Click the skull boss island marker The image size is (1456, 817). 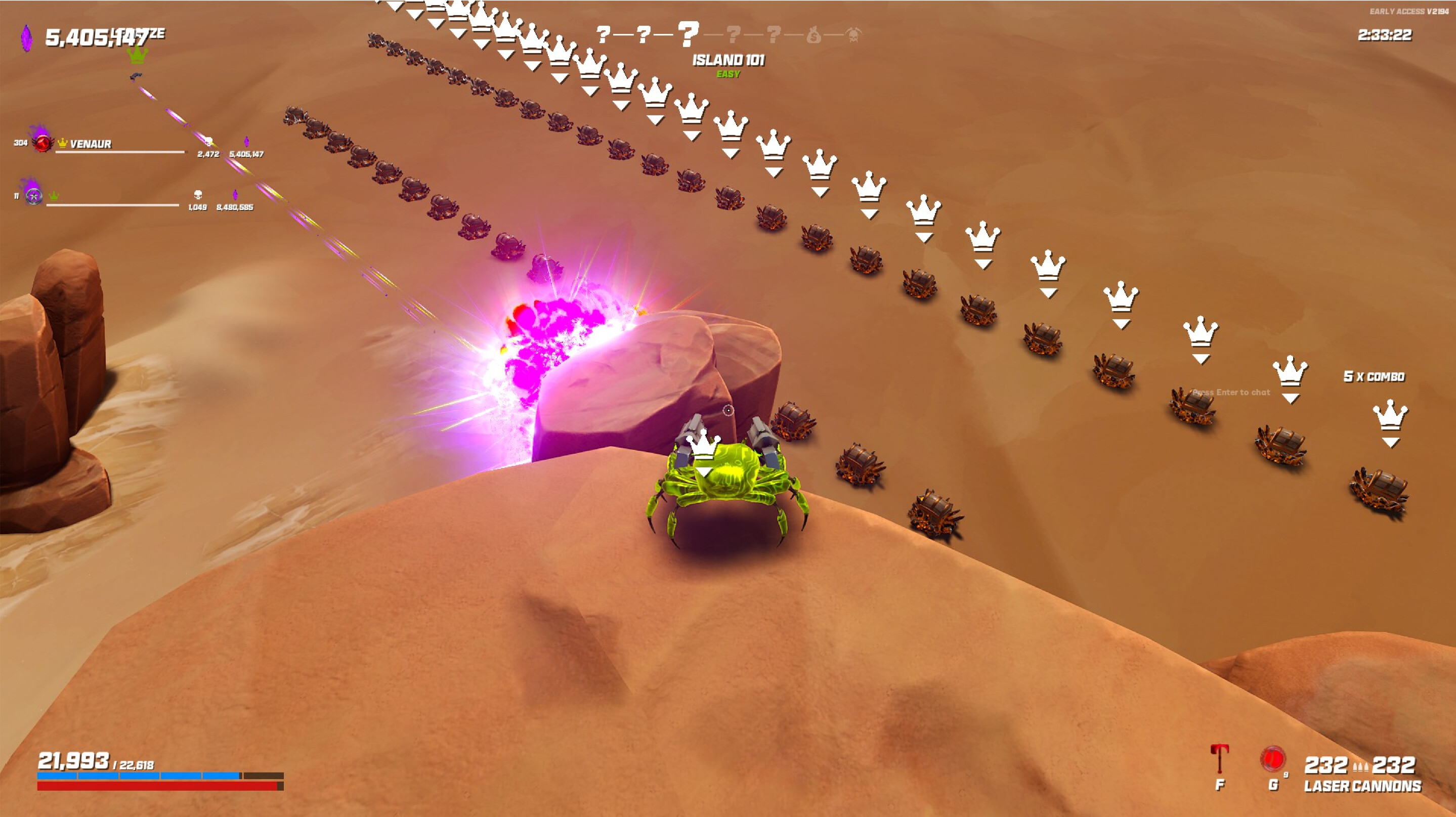click(853, 35)
